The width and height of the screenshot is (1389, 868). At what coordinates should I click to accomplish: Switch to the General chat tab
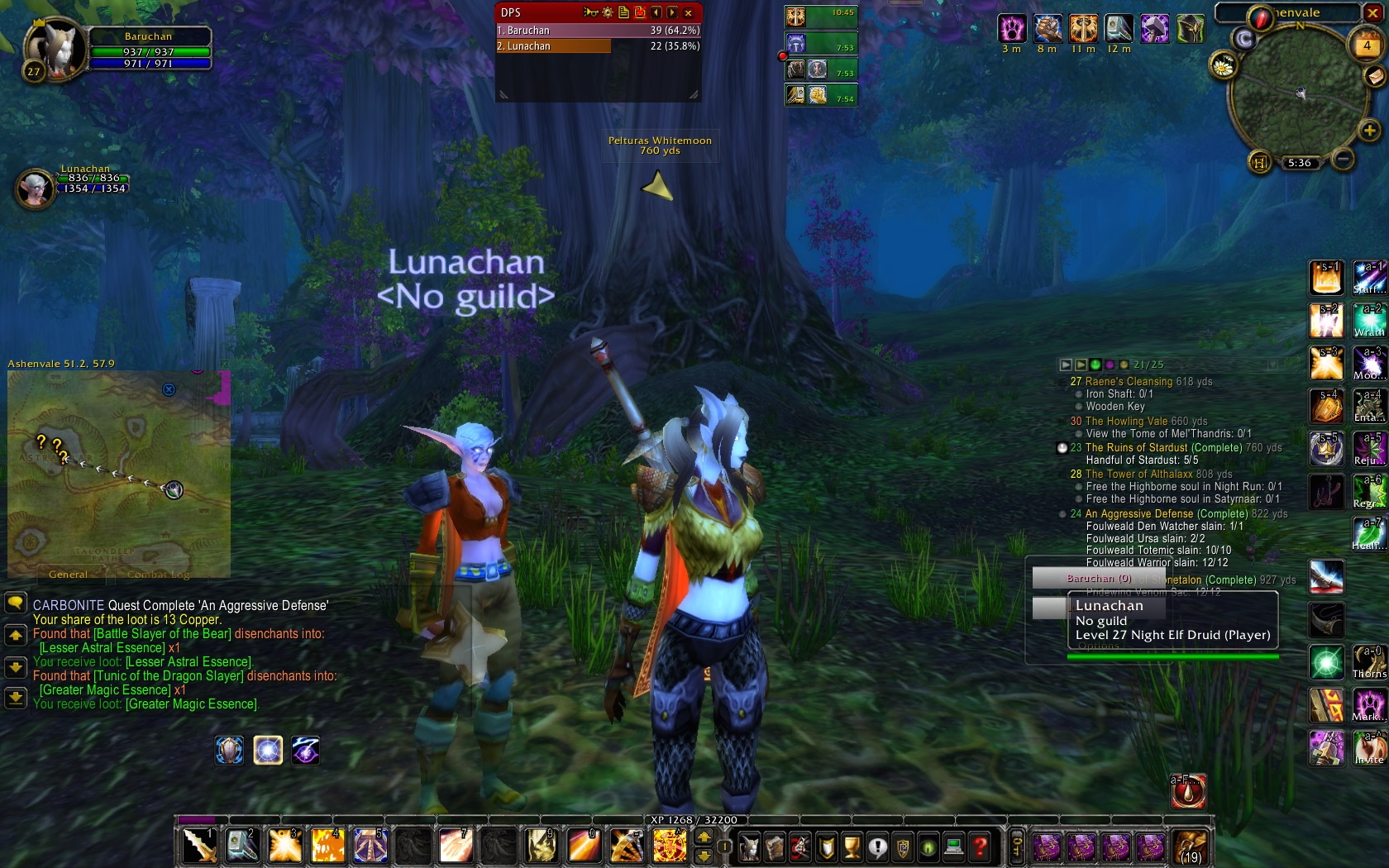[x=68, y=575]
